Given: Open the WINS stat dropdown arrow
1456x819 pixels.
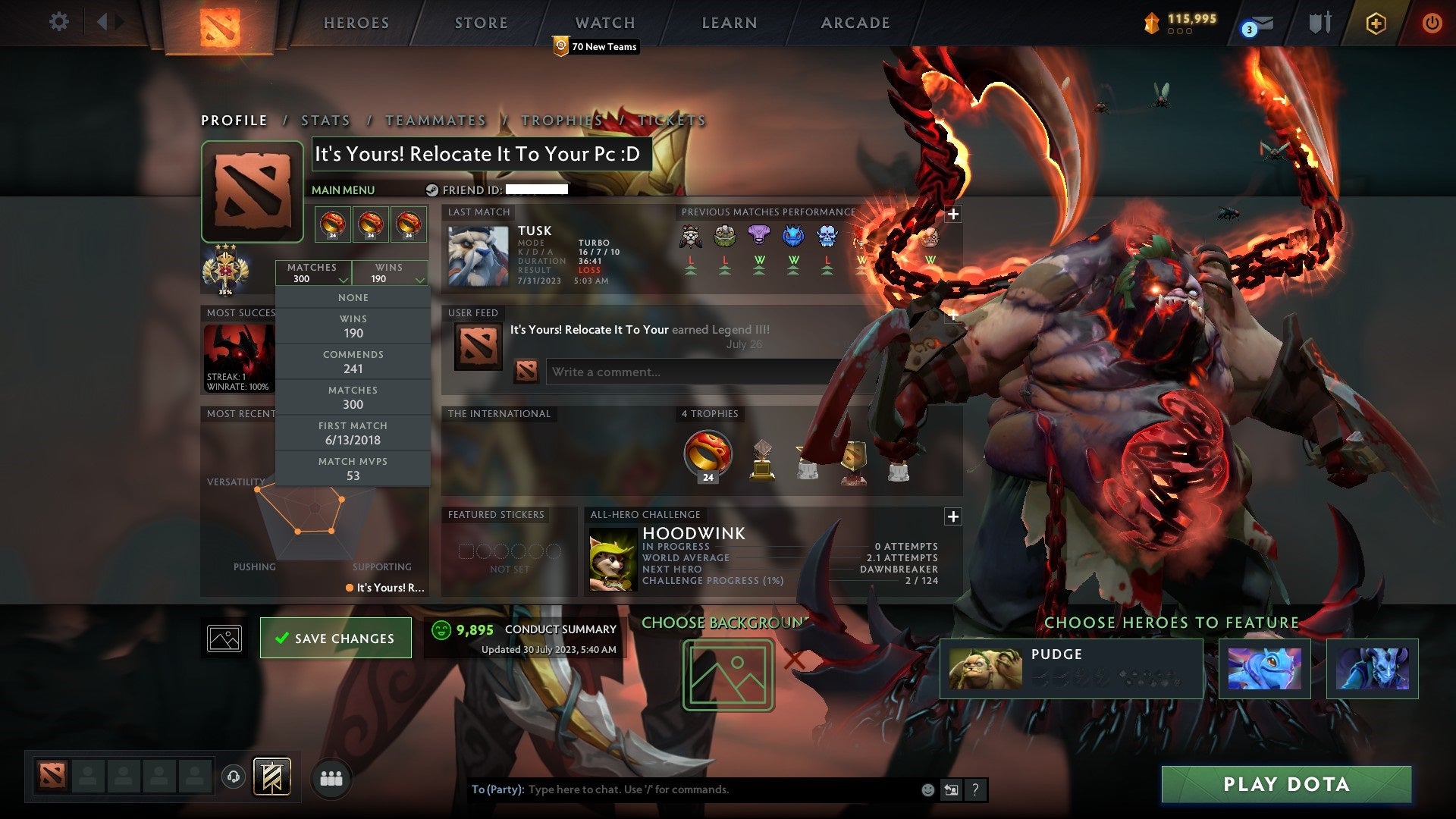Looking at the screenshot, I should [x=420, y=278].
